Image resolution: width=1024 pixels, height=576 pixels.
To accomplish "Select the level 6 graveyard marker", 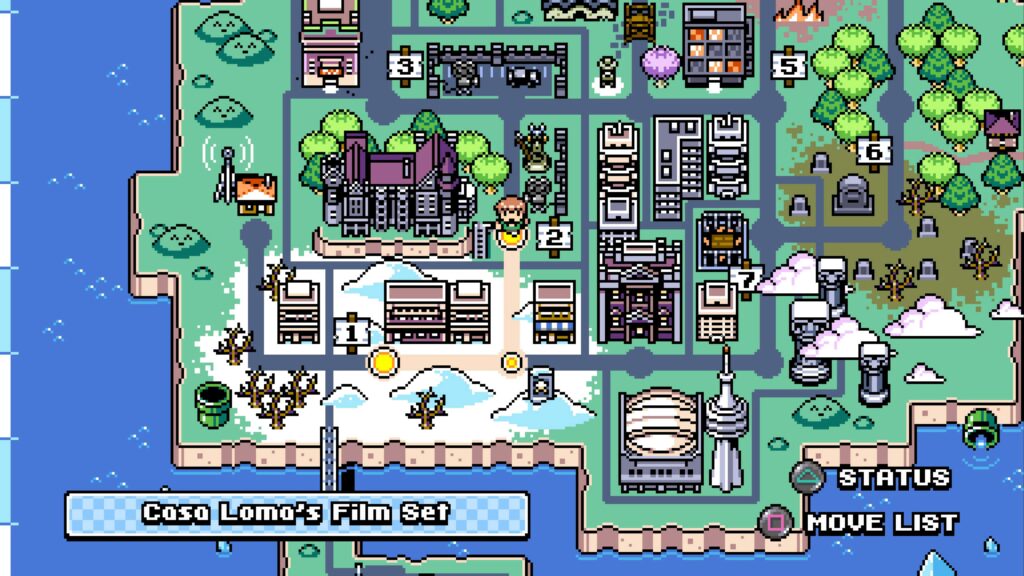I will [x=874, y=151].
